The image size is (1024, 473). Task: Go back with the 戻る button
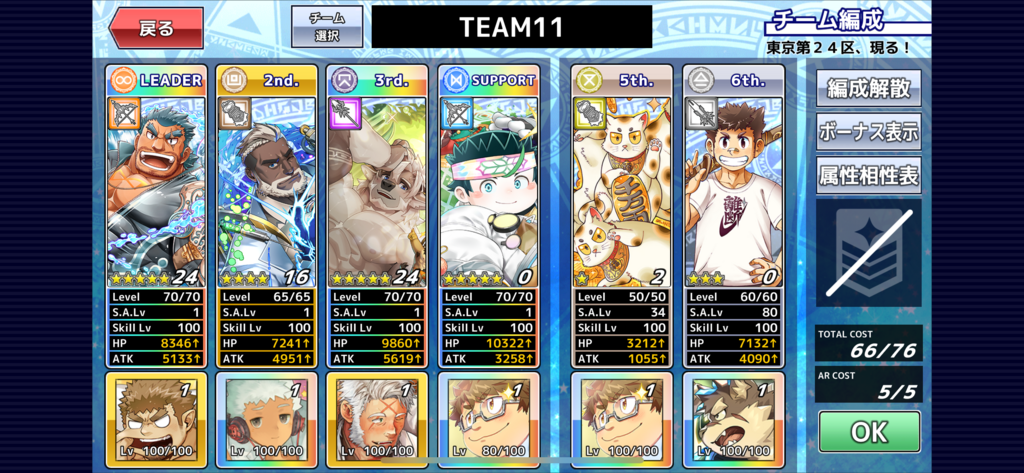pyautogui.click(x=156, y=28)
